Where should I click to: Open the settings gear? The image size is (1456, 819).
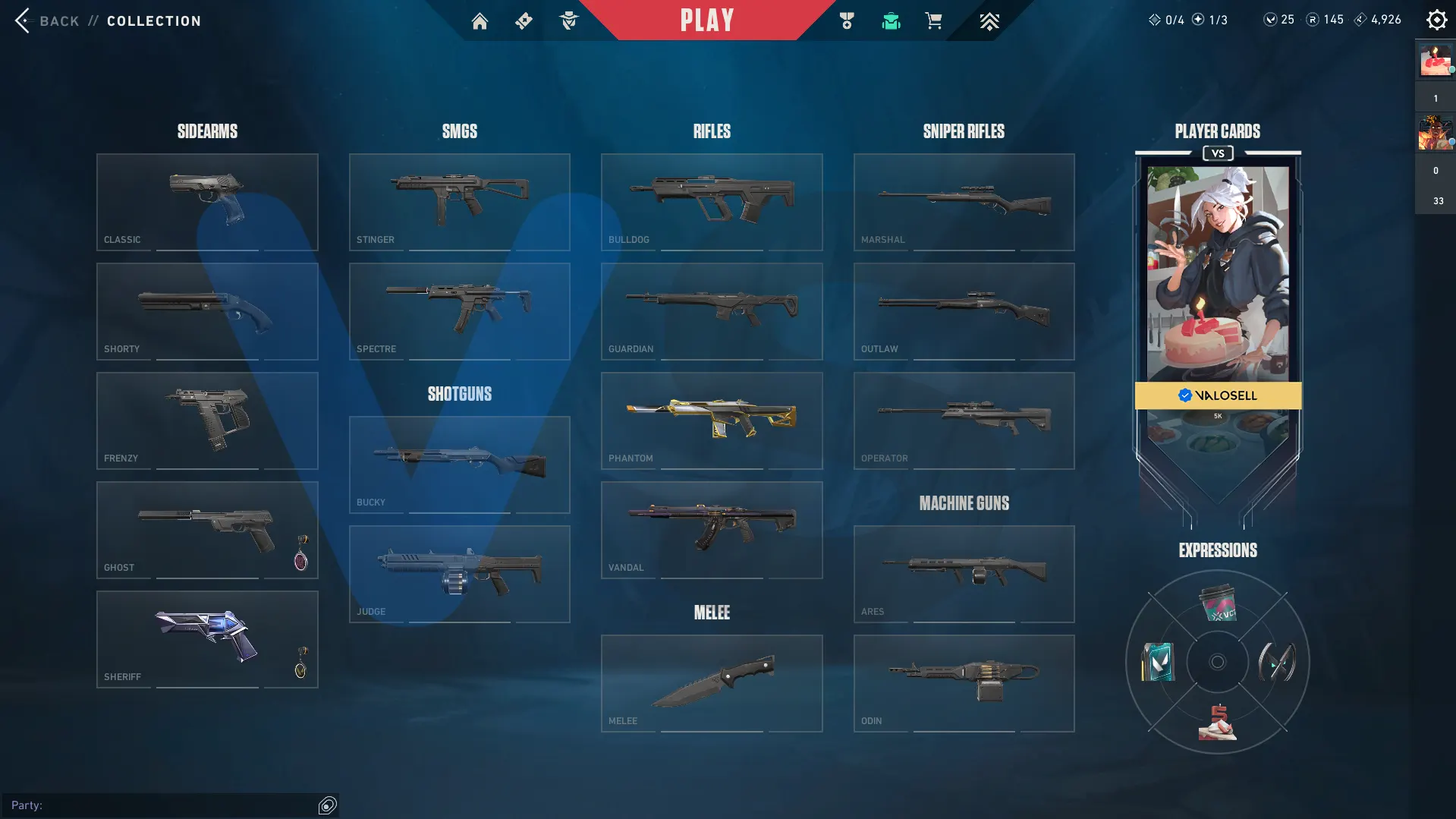point(1436,20)
